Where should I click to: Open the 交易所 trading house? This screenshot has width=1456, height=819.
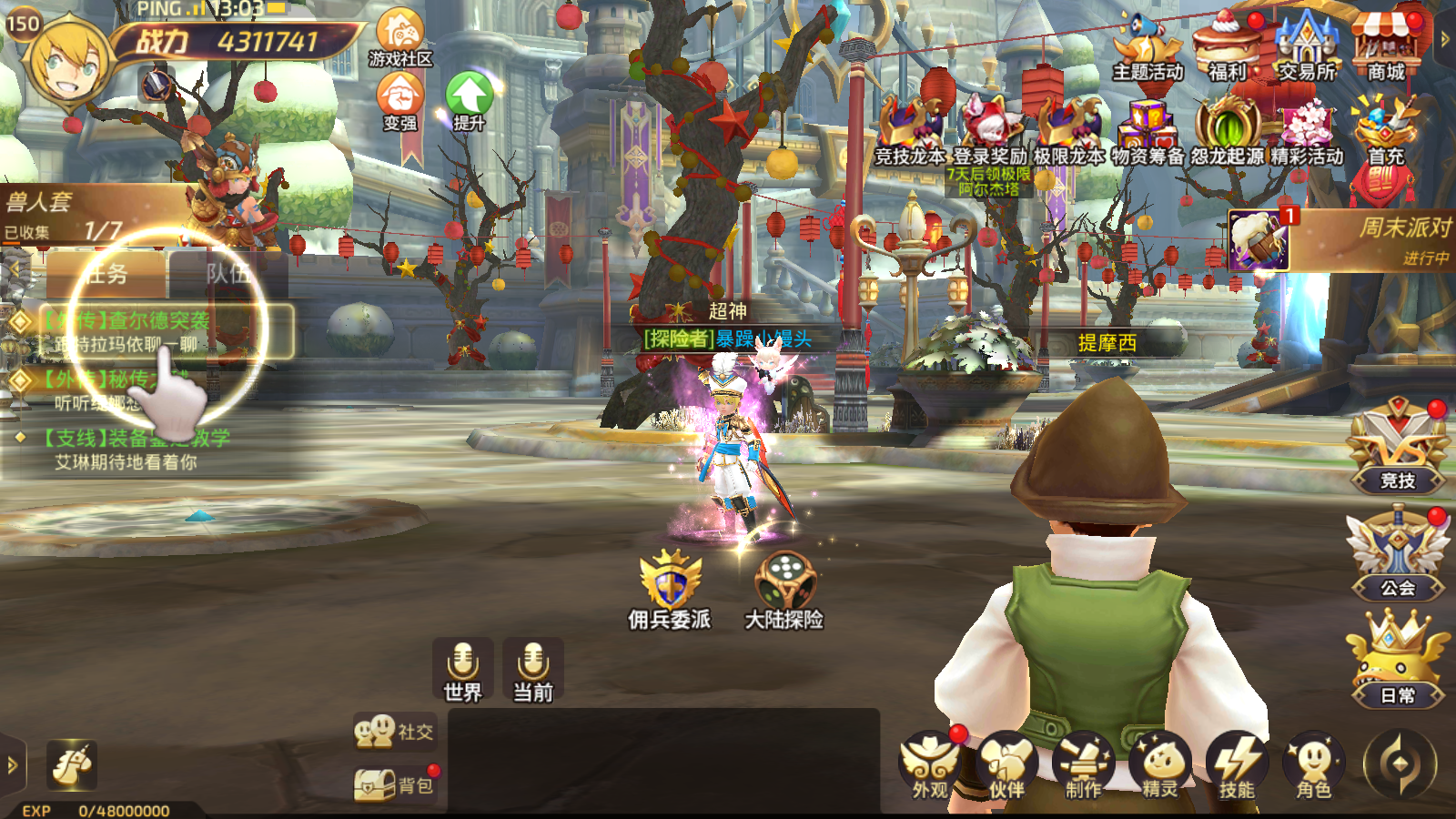[x=1307, y=45]
